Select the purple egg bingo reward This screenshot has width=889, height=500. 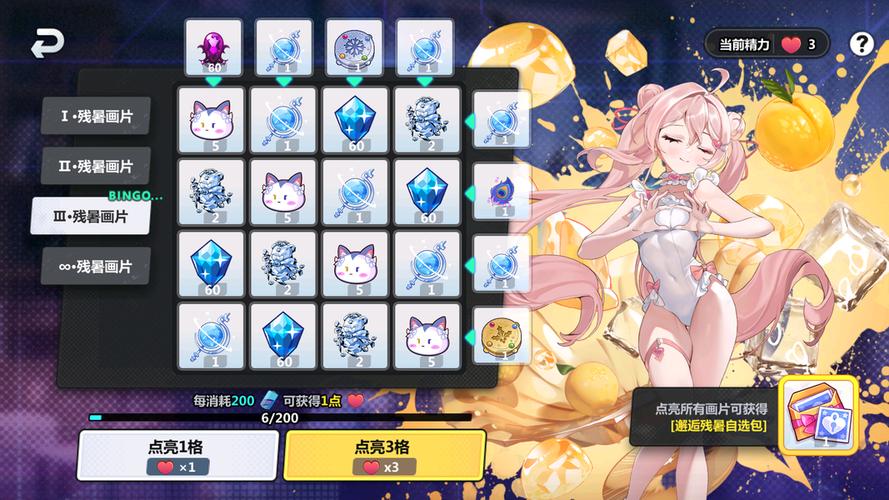click(213, 47)
